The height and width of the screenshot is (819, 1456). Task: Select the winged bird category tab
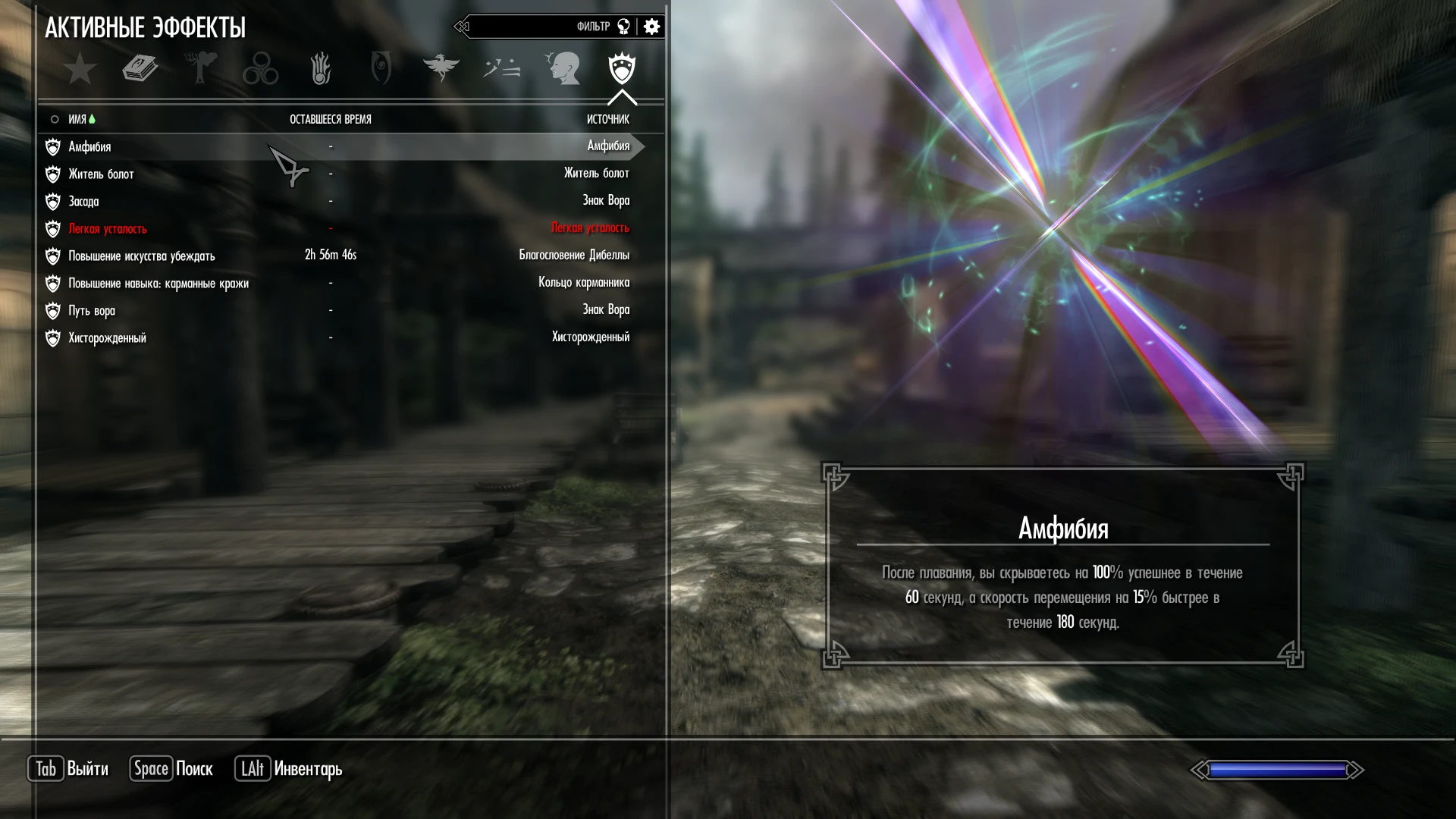point(441,68)
